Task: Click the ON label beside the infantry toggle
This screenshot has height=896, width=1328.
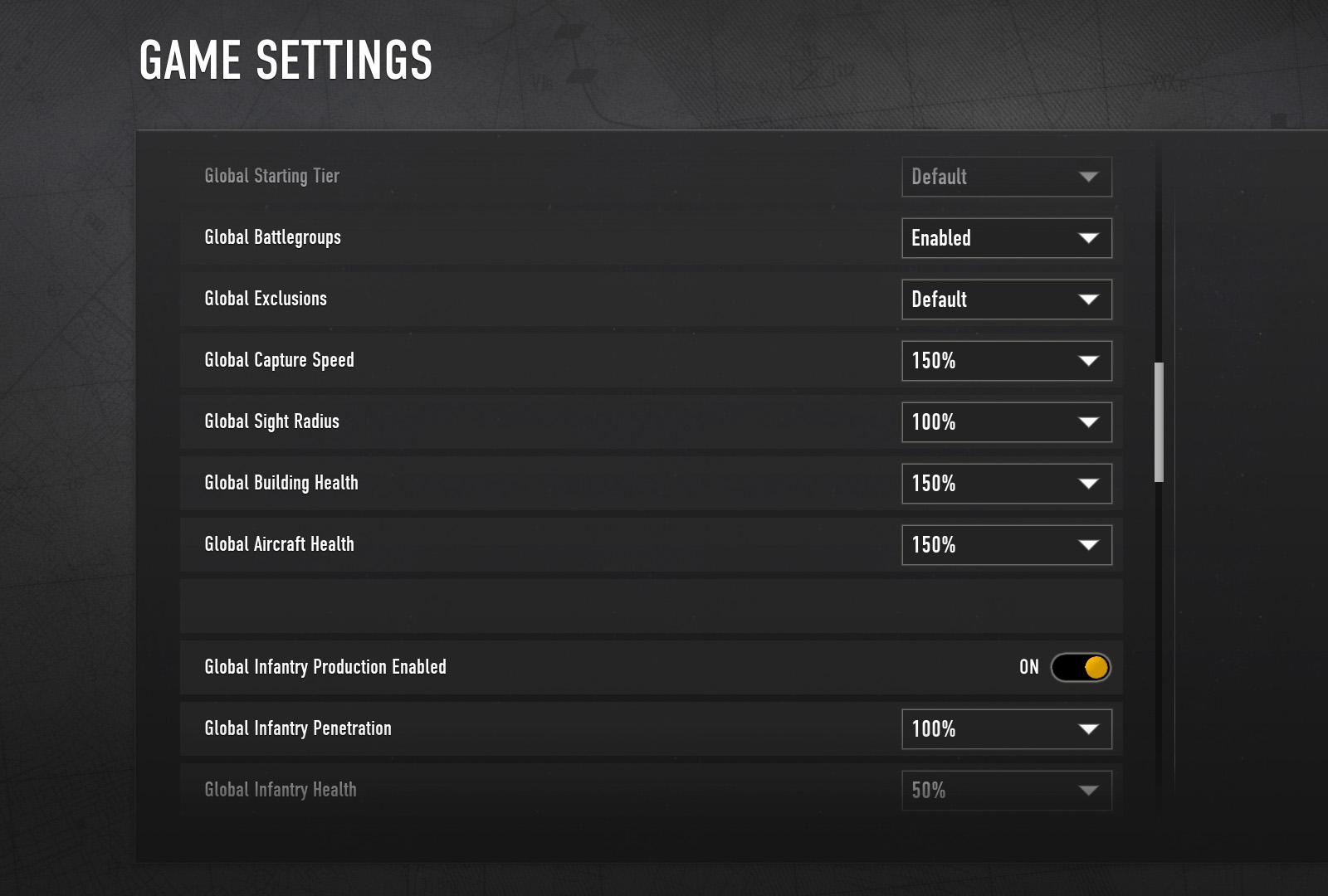Action: tap(1029, 666)
